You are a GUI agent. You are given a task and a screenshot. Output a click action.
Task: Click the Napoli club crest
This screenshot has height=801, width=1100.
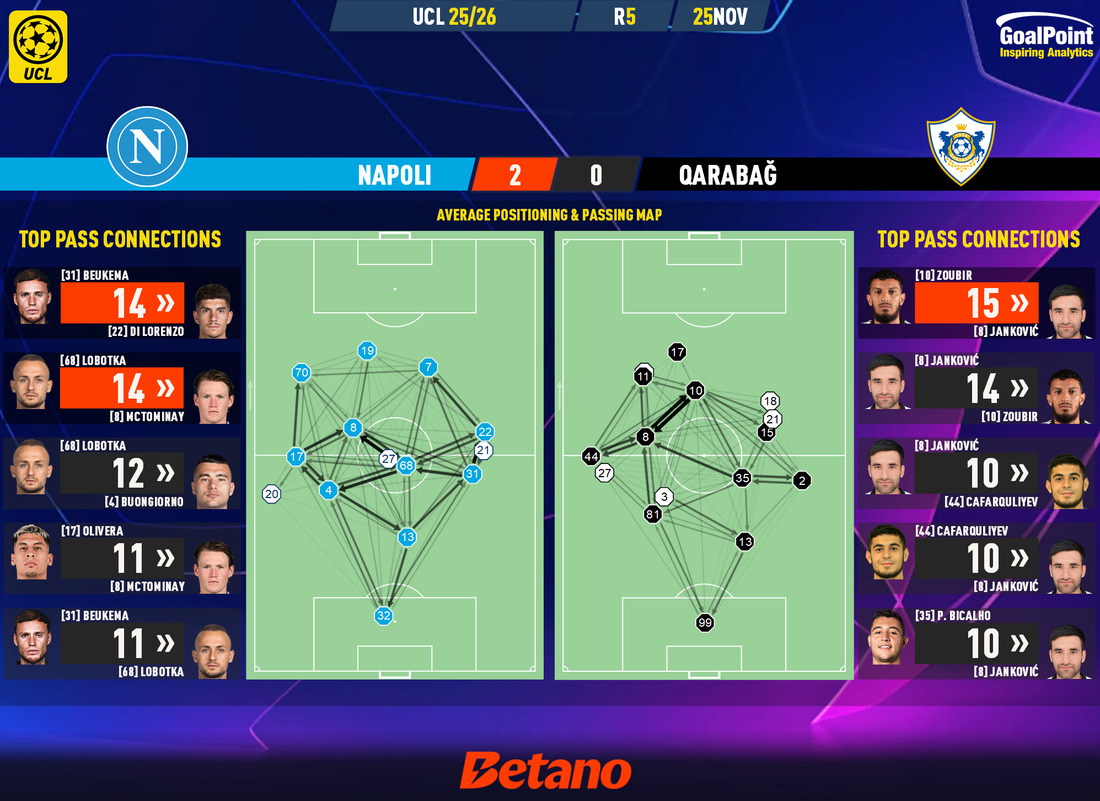(x=147, y=147)
